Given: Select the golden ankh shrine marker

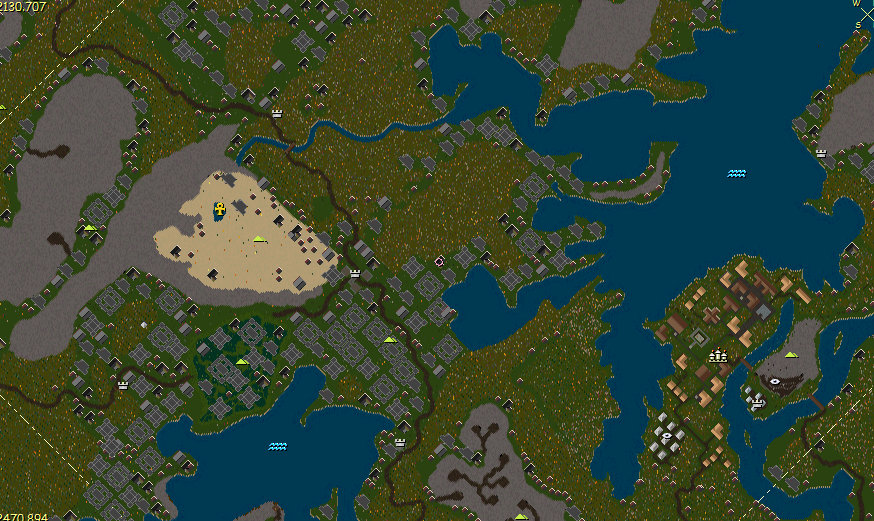Looking at the screenshot, I should pos(219,210).
